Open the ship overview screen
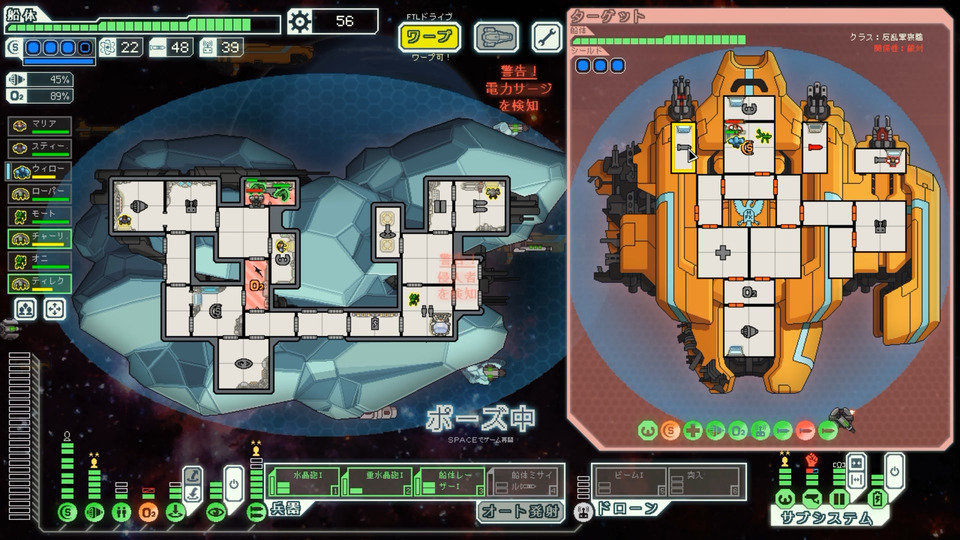Viewport: 960px width, 540px height. (x=496, y=38)
